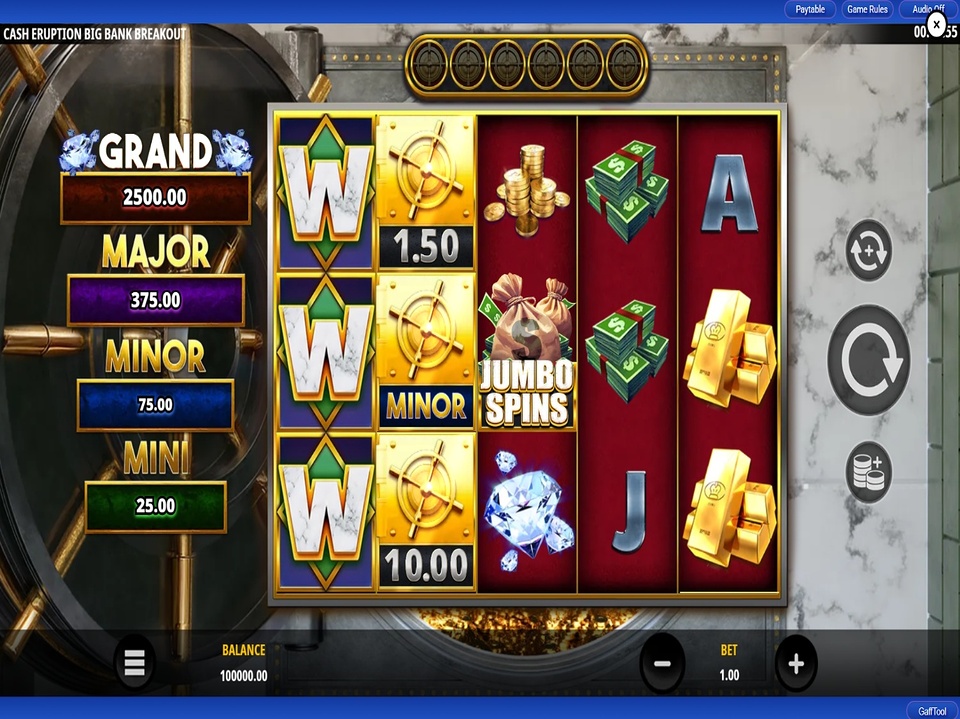This screenshot has height=719, width=960.
Task: Open the GaffTool
Action: point(931,711)
